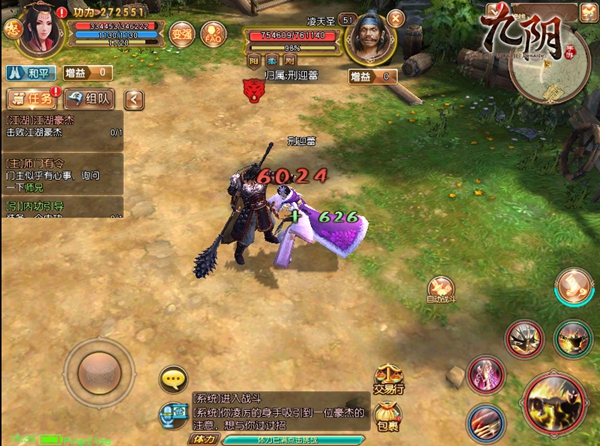Open the player 增益 buff list
Screen dimensions: 600x446
(x=85, y=73)
